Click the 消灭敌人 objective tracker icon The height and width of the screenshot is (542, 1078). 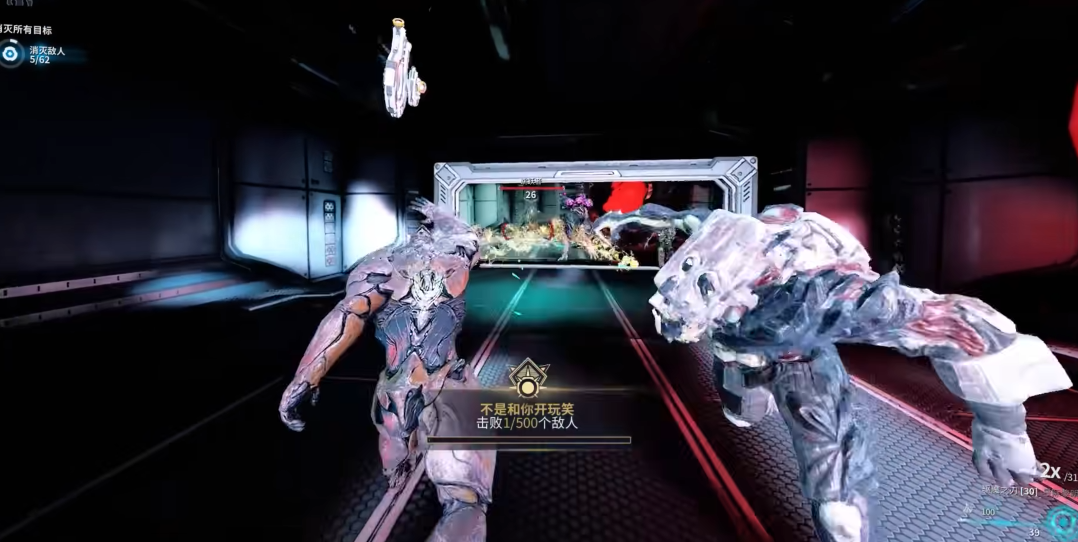[x=11, y=53]
